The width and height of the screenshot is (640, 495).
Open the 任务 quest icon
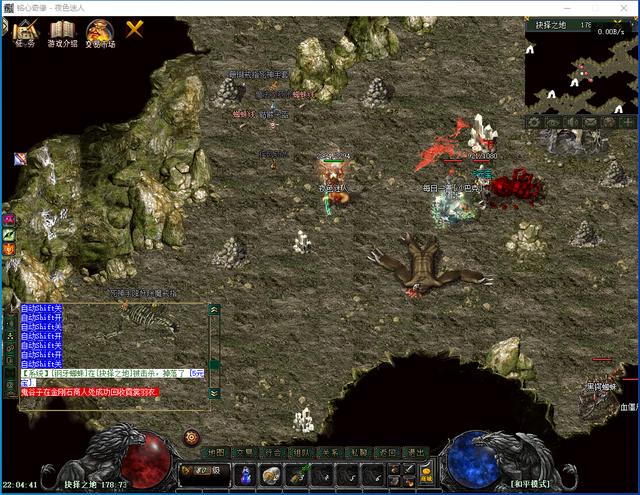tap(26, 33)
